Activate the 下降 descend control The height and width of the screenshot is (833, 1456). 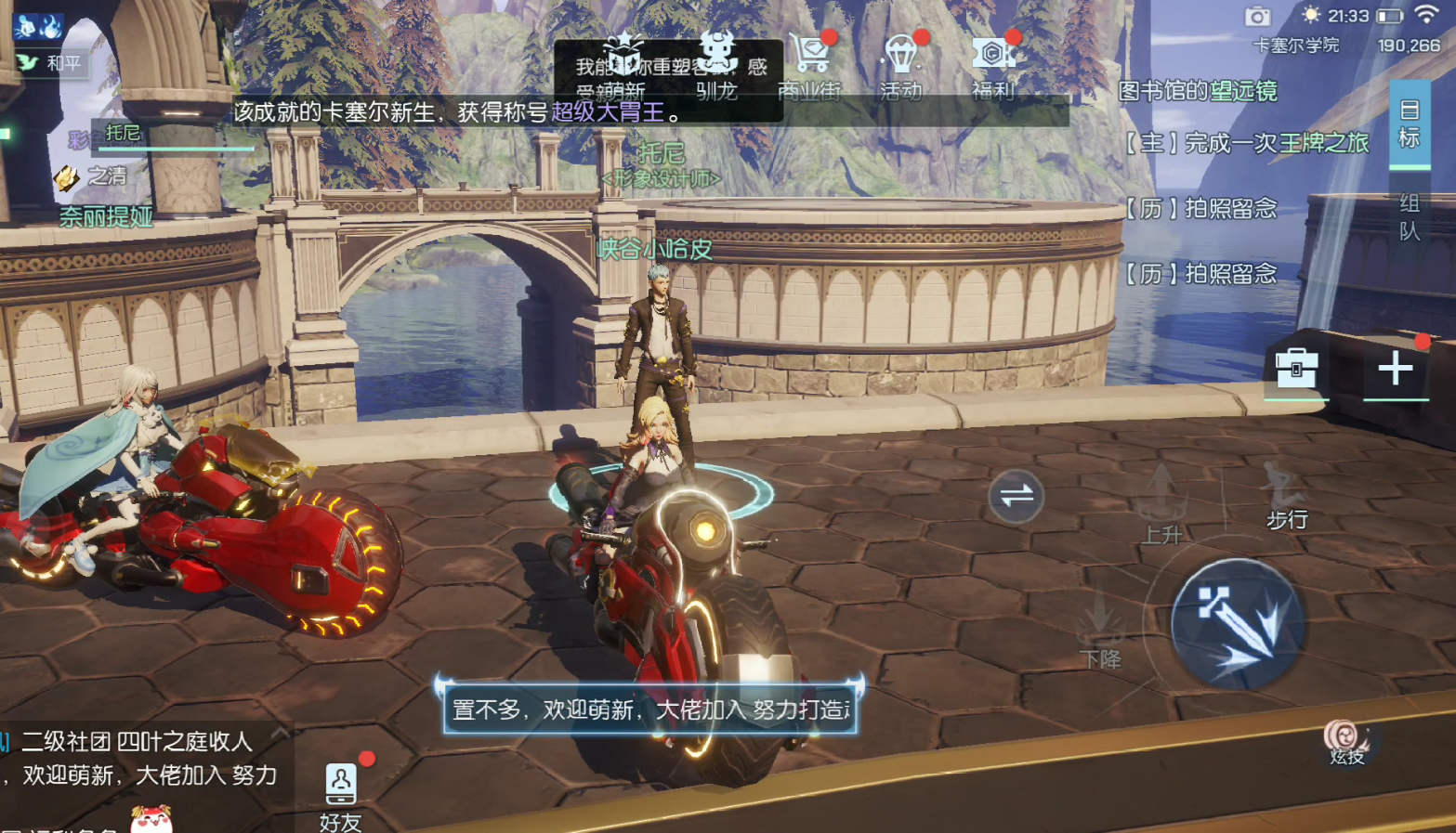[x=1101, y=628]
